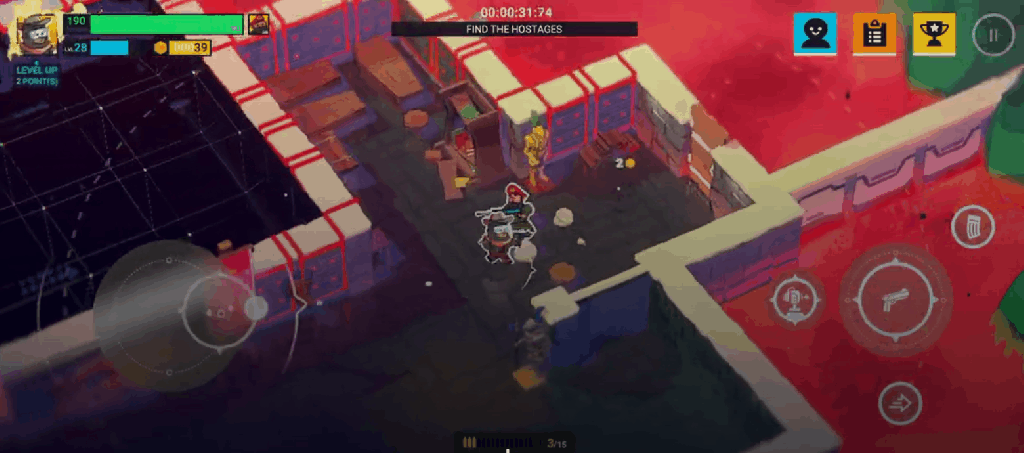Tap the virtual movement joystick
This screenshot has height=453, width=1024.
tap(220, 311)
